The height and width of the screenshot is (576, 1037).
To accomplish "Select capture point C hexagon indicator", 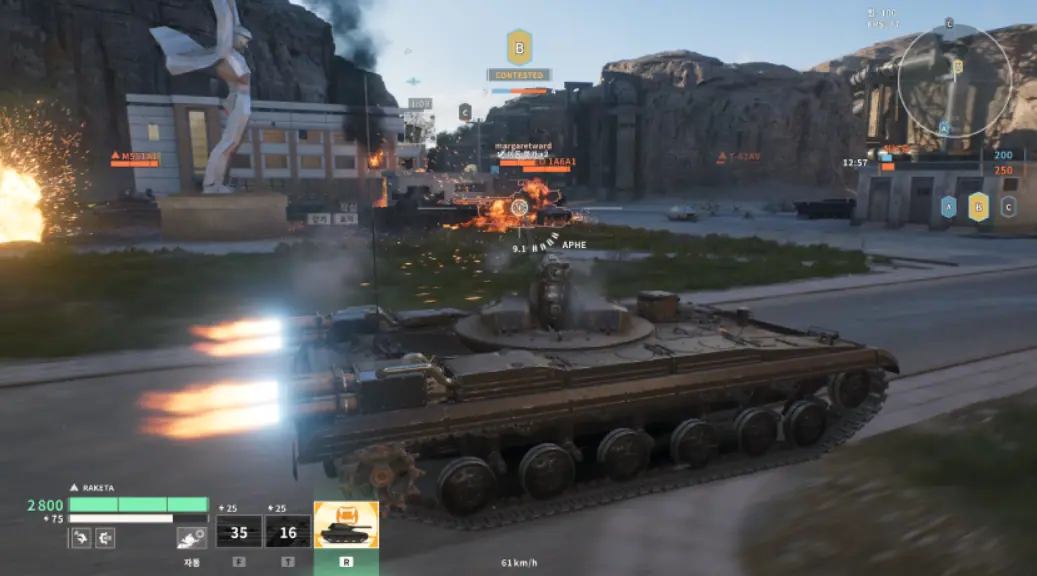I will pyautogui.click(x=1008, y=207).
